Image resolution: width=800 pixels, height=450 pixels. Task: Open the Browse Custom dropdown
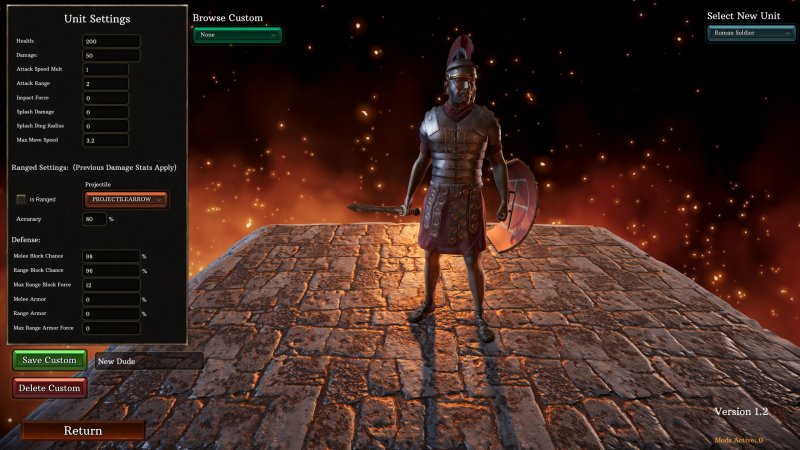pyautogui.click(x=237, y=35)
